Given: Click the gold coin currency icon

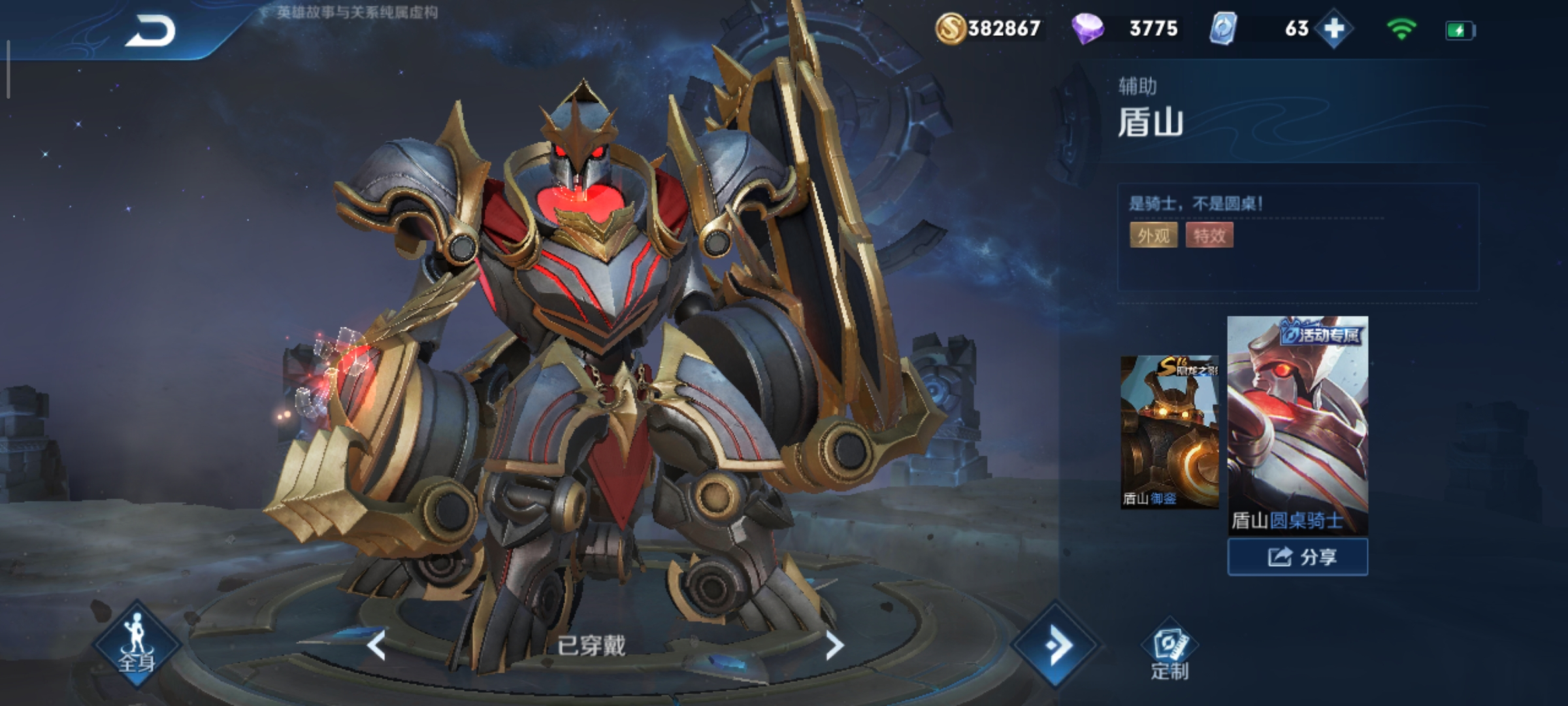Looking at the screenshot, I should 950,29.
